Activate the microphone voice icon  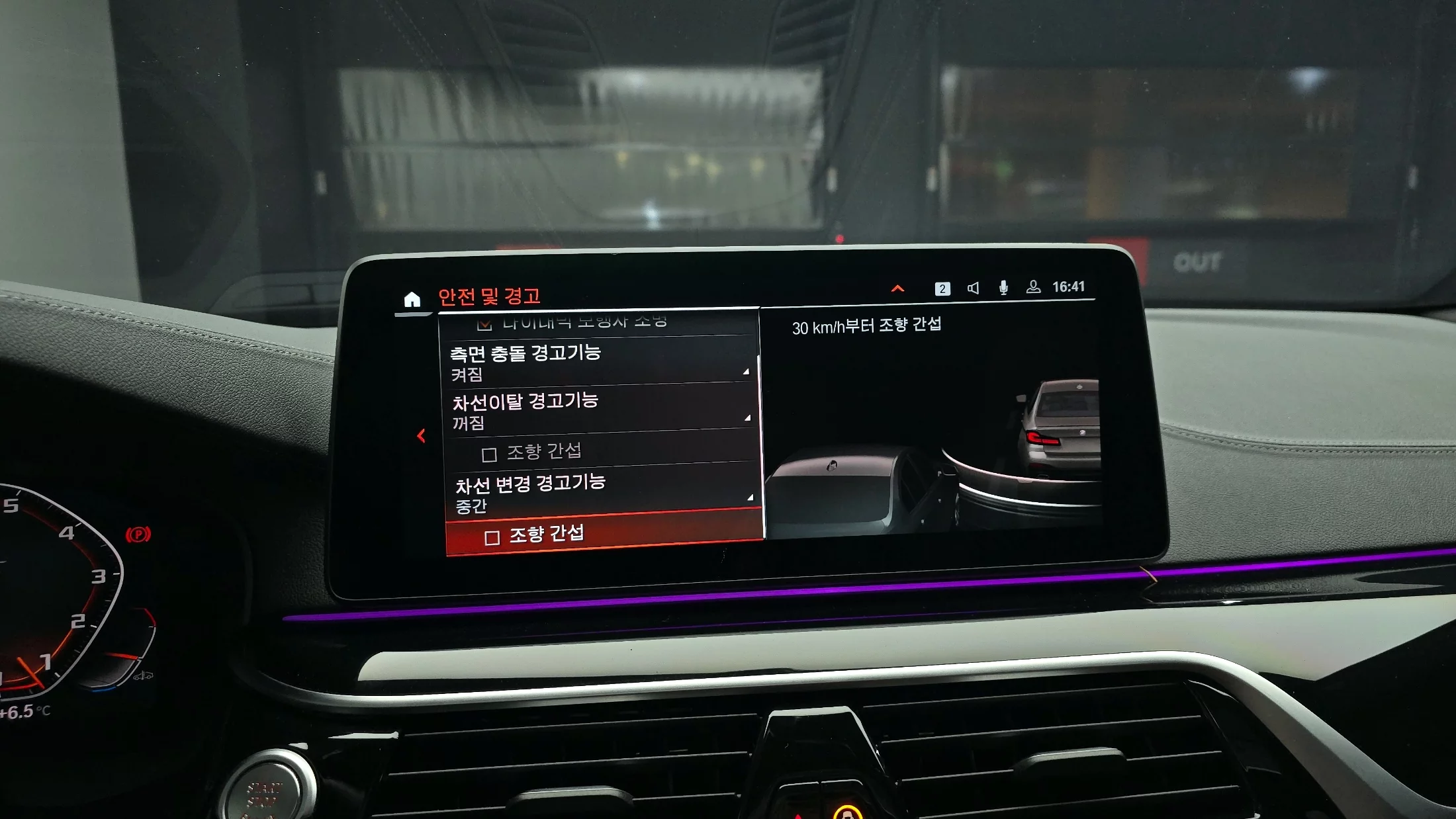coord(1003,287)
